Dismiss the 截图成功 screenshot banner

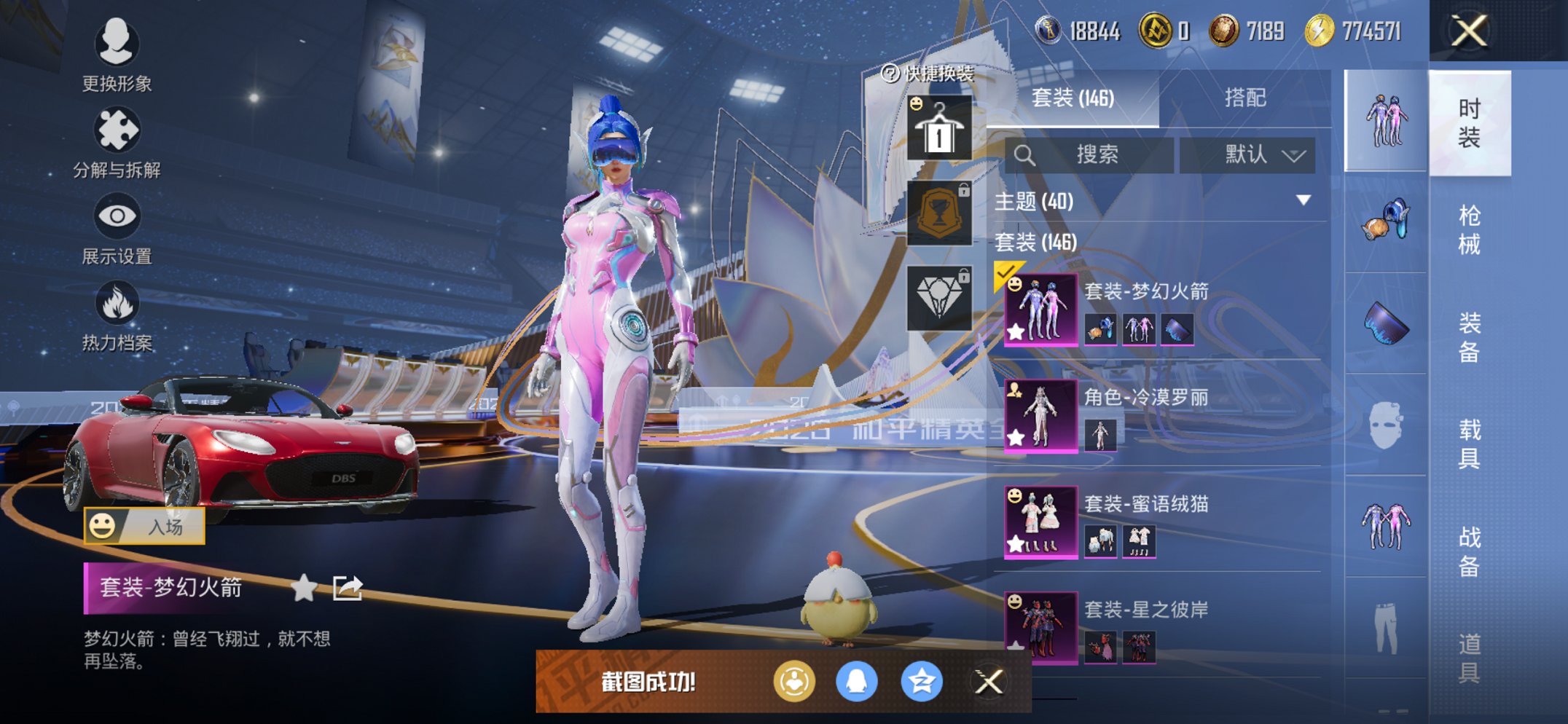989,682
